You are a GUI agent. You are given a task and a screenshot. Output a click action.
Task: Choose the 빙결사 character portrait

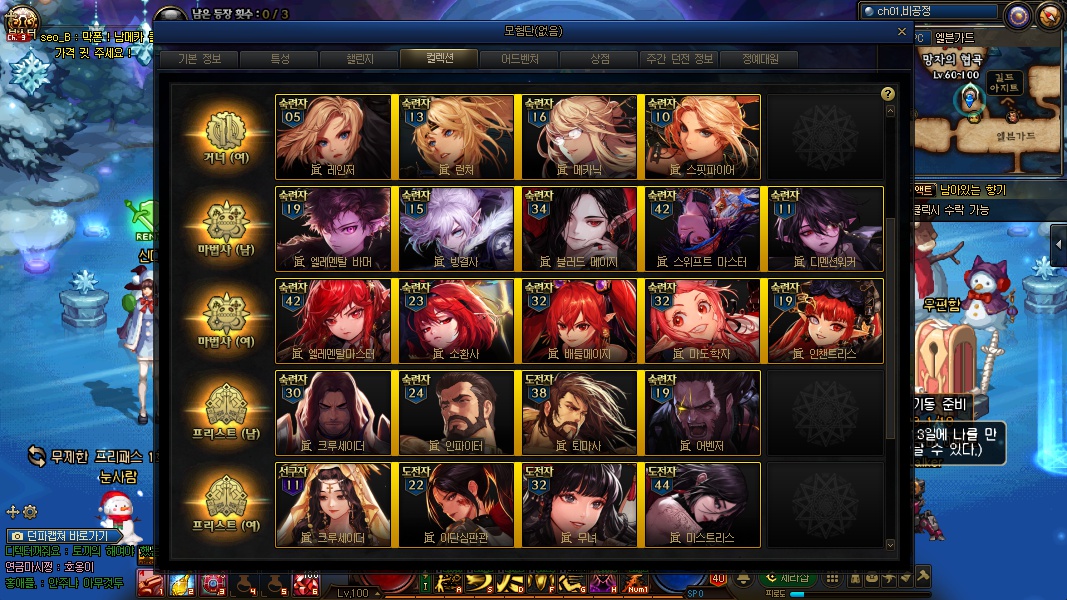pos(457,228)
